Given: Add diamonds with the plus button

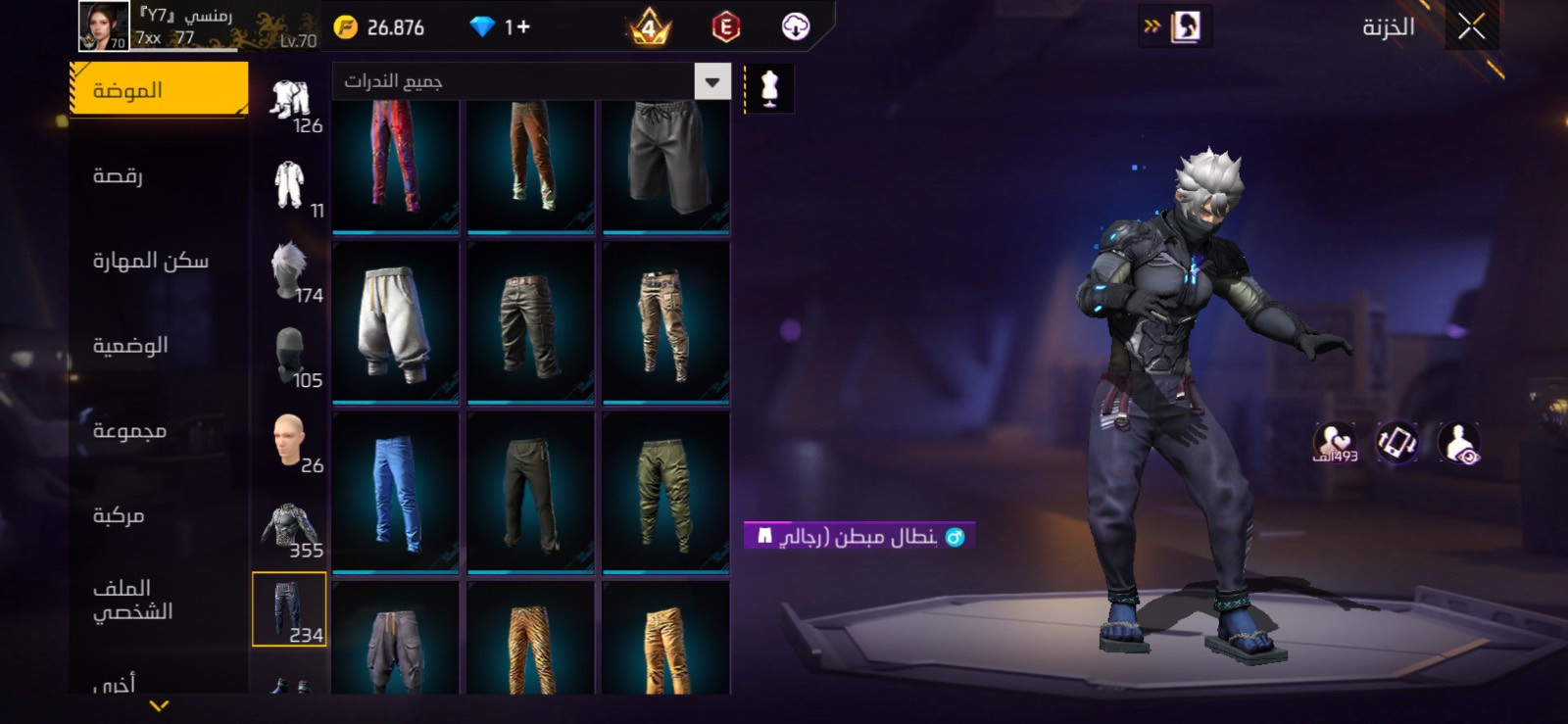Looking at the screenshot, I should (519, 27).
